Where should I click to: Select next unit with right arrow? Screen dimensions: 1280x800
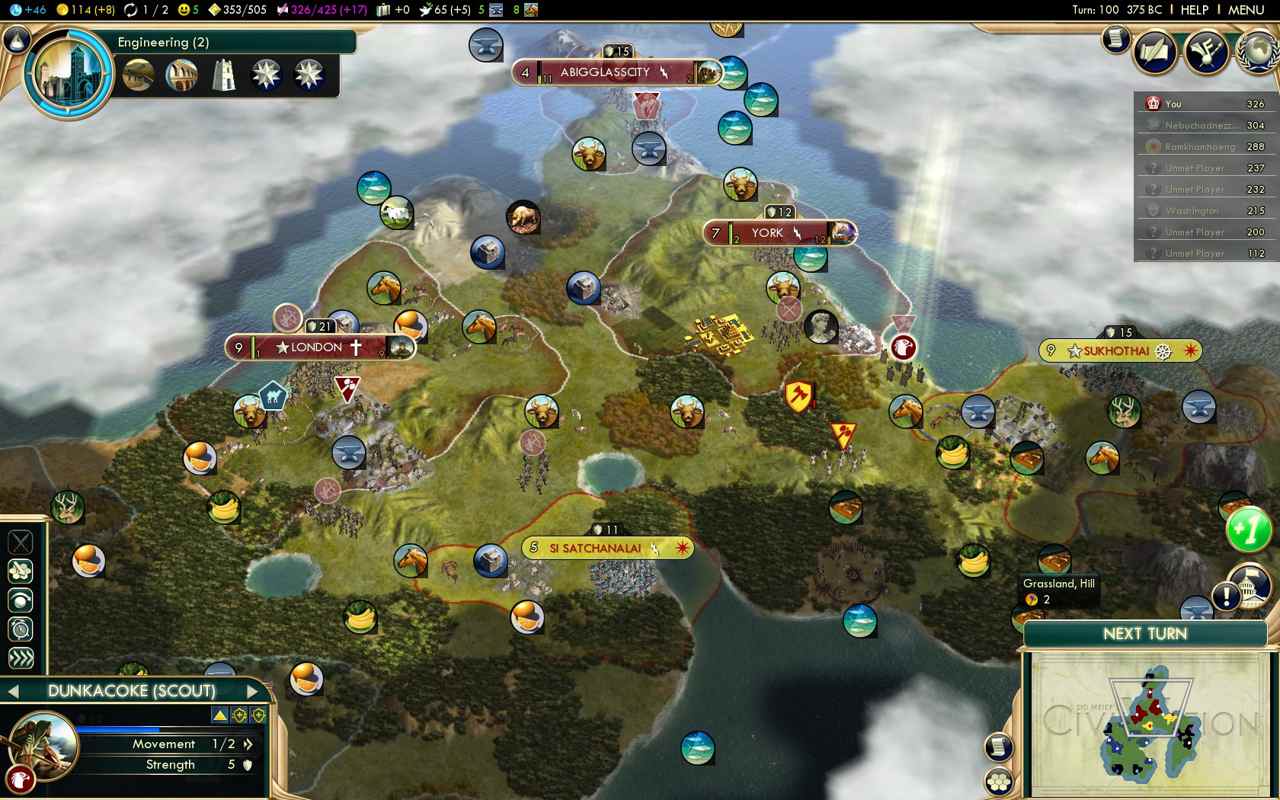click(x=252, y=691)
